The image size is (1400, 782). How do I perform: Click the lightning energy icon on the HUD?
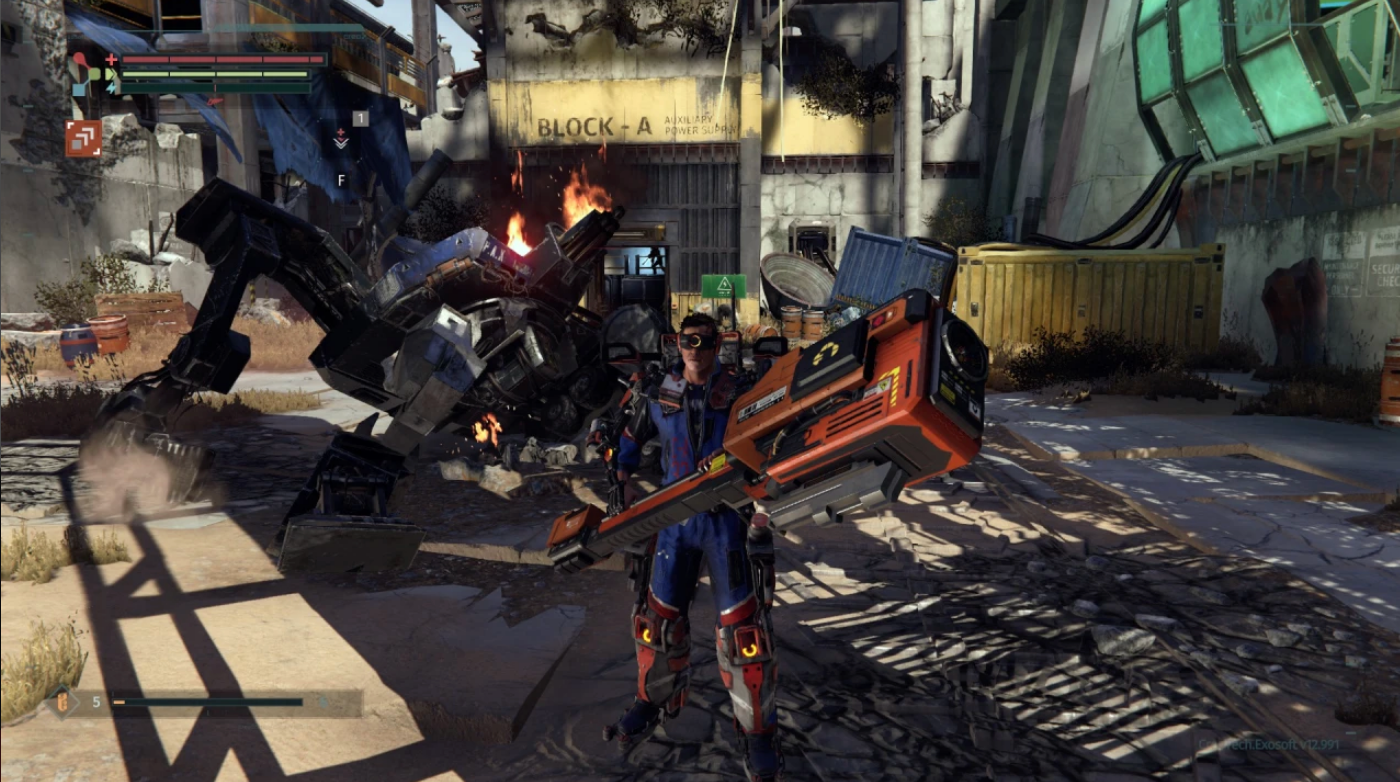click(111, 87)
